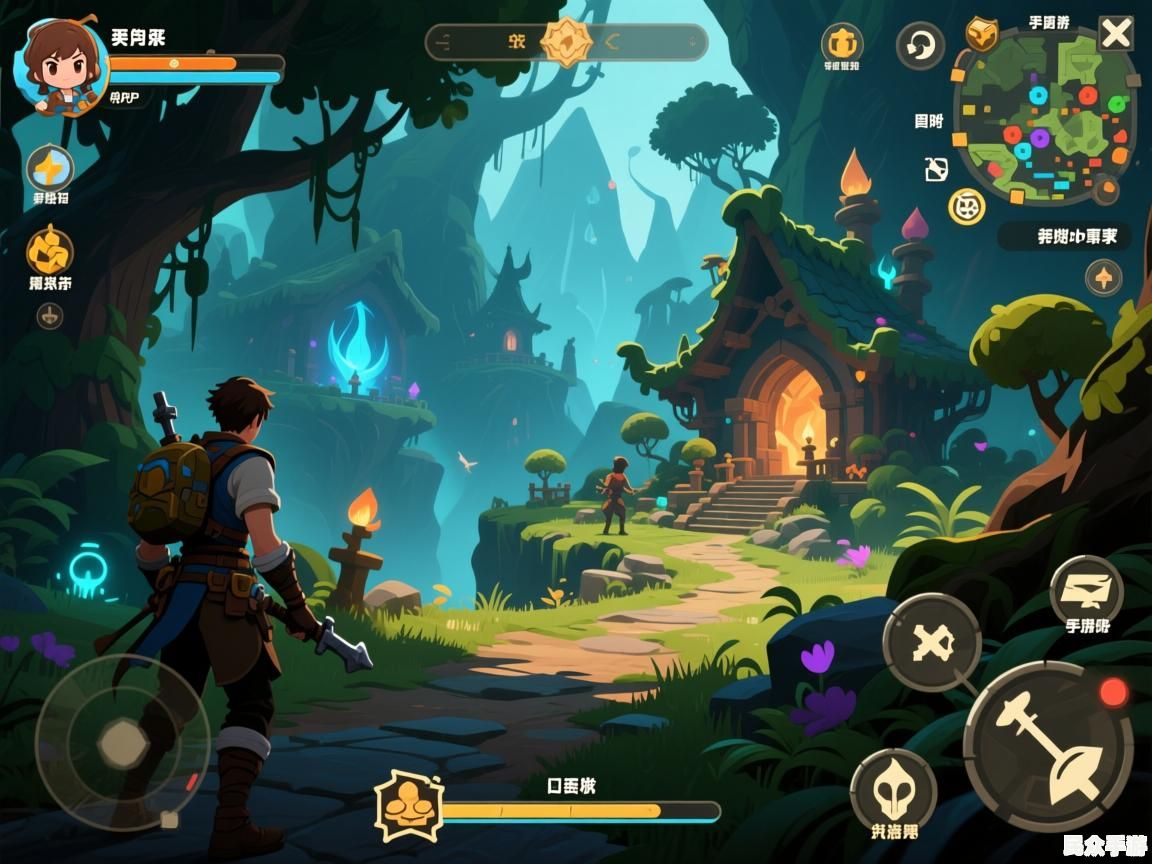Click the circular swirl refresh button
1152x864 pixels.
(919, 46)
